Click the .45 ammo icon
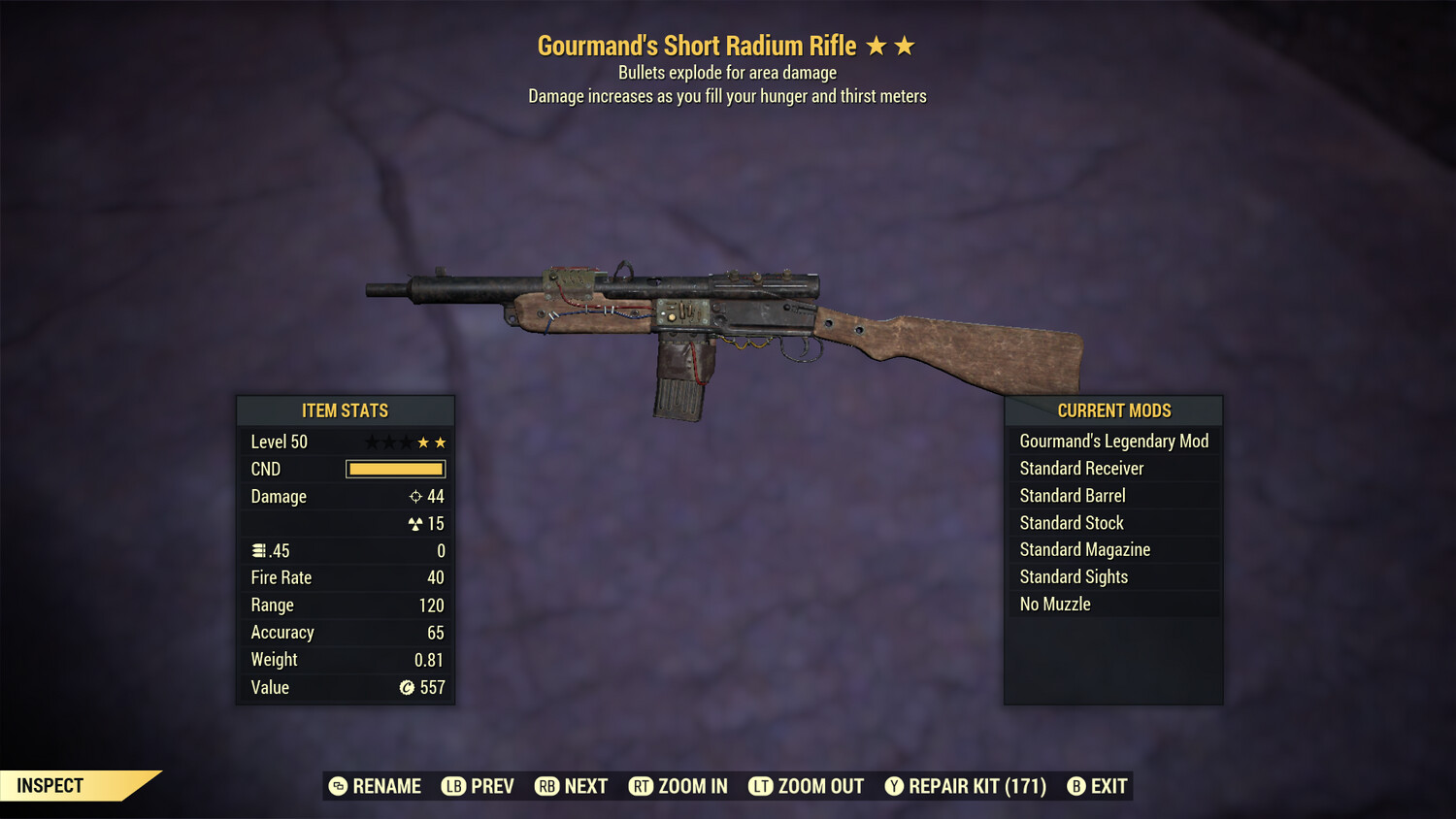 (x=259, y=549)
